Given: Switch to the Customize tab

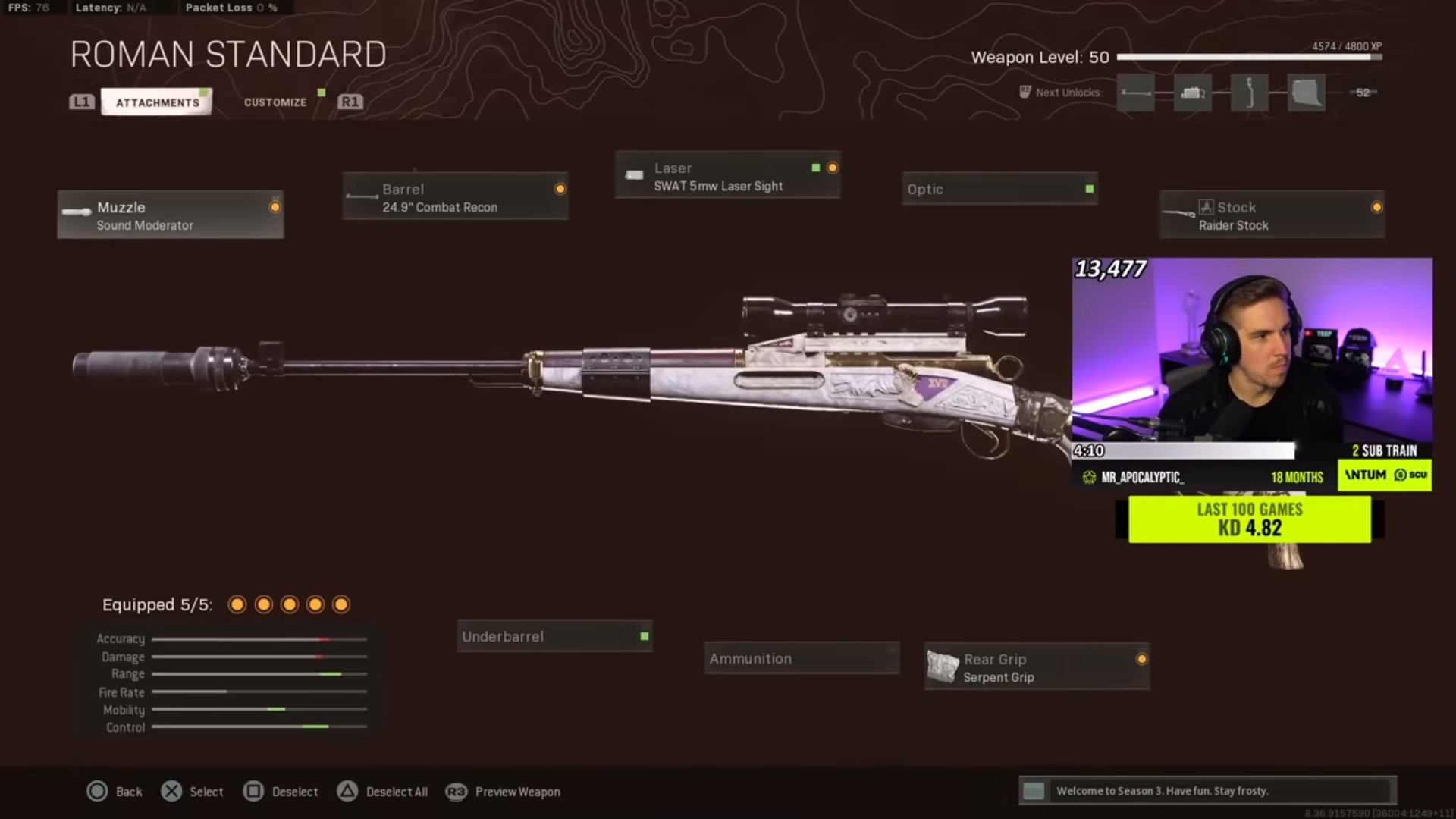Looking at the screenshot, I should pos(275,101).
